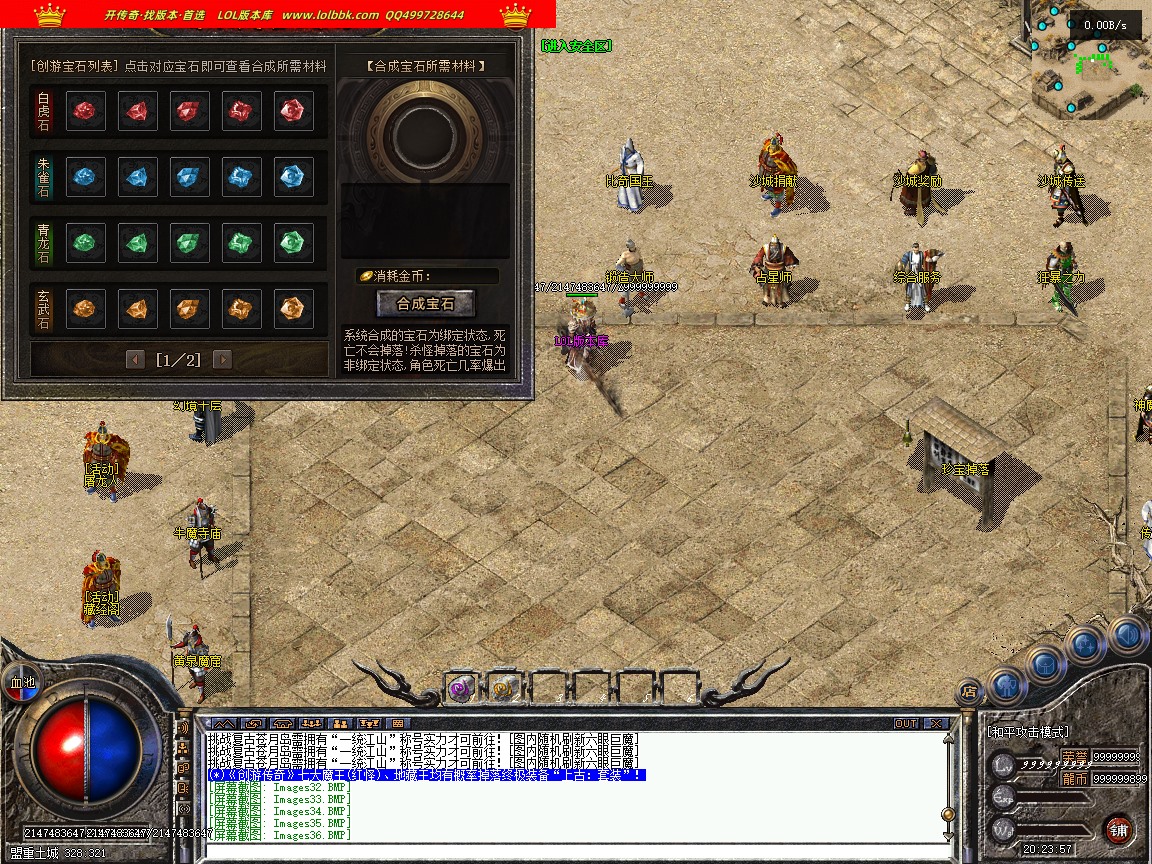Screen dimensions: 1152x864
Task: Go to the previous gem list page
Action: (135, 359)
